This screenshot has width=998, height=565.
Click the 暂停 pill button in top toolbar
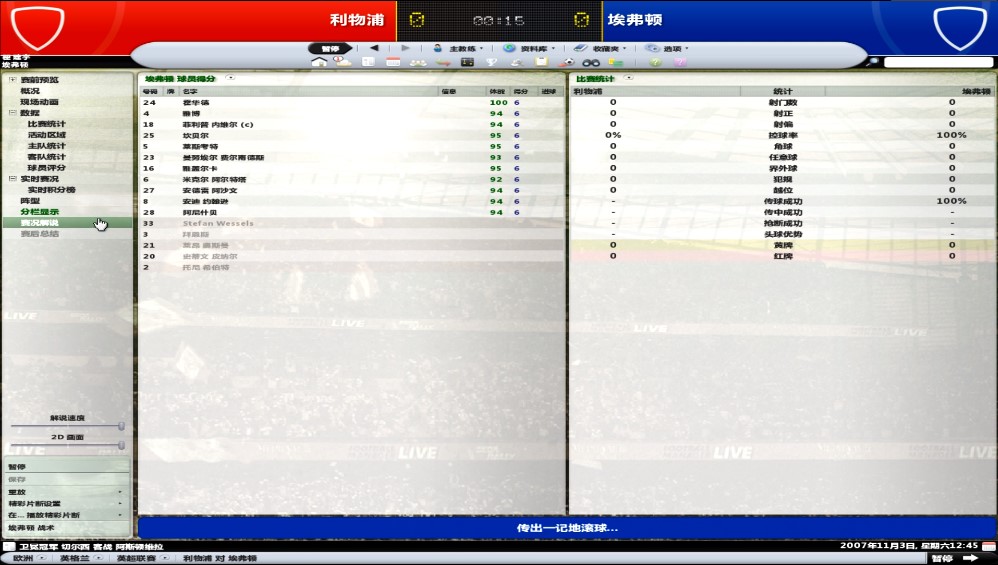(330, 48)
